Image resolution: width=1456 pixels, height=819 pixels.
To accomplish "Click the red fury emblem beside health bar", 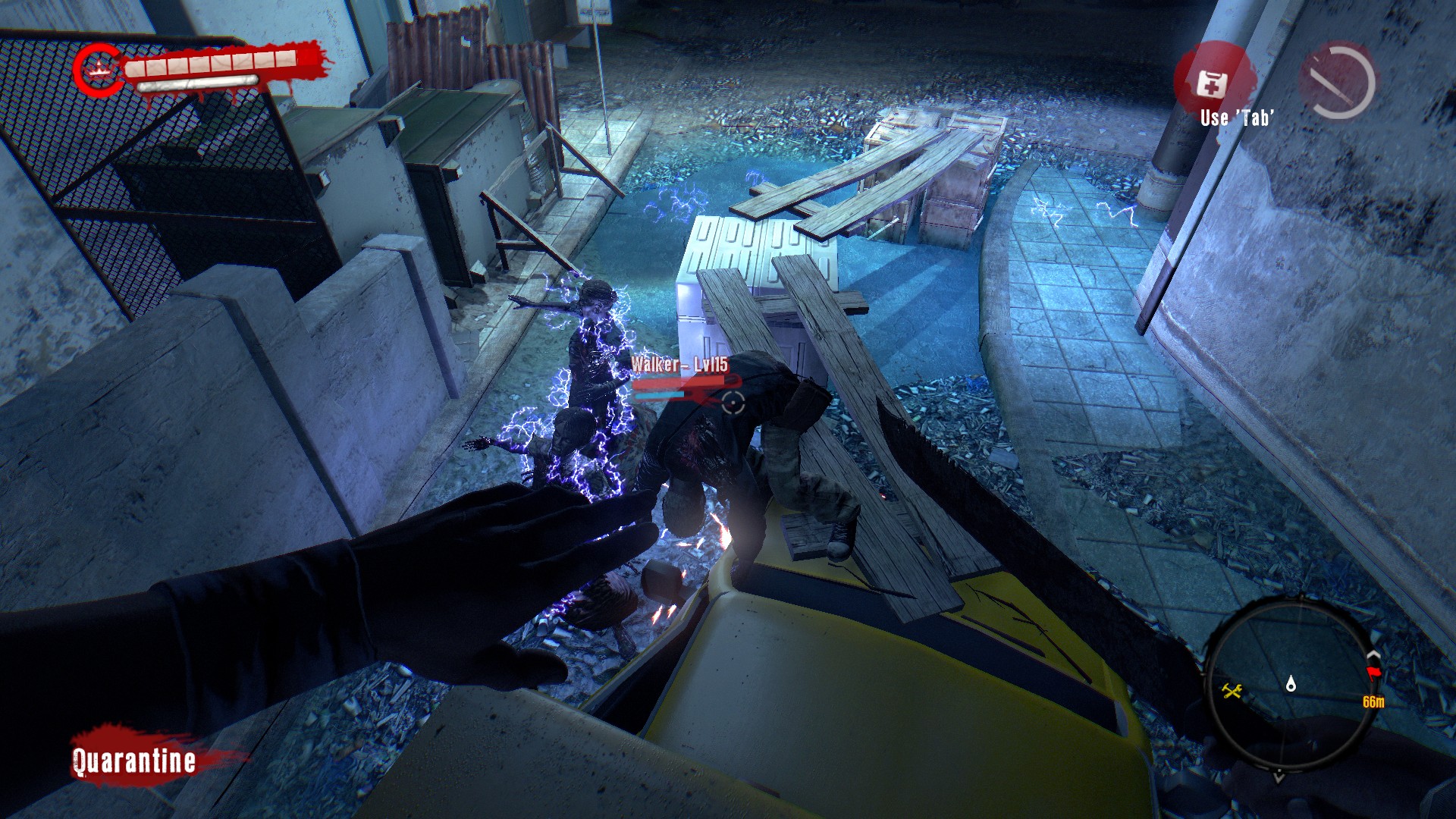I will 98,70.
